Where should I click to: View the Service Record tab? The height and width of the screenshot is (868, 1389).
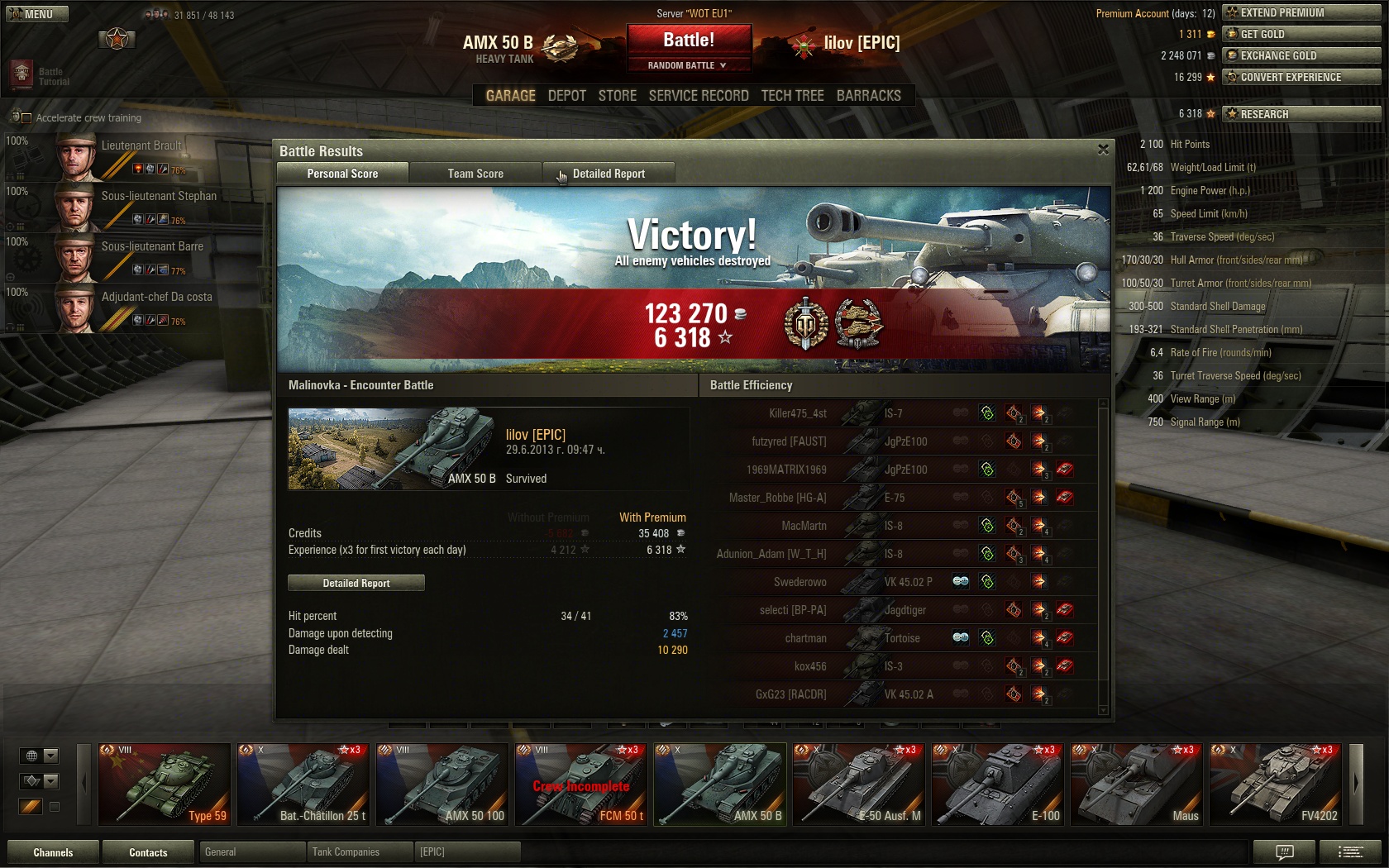click(699, 96)
